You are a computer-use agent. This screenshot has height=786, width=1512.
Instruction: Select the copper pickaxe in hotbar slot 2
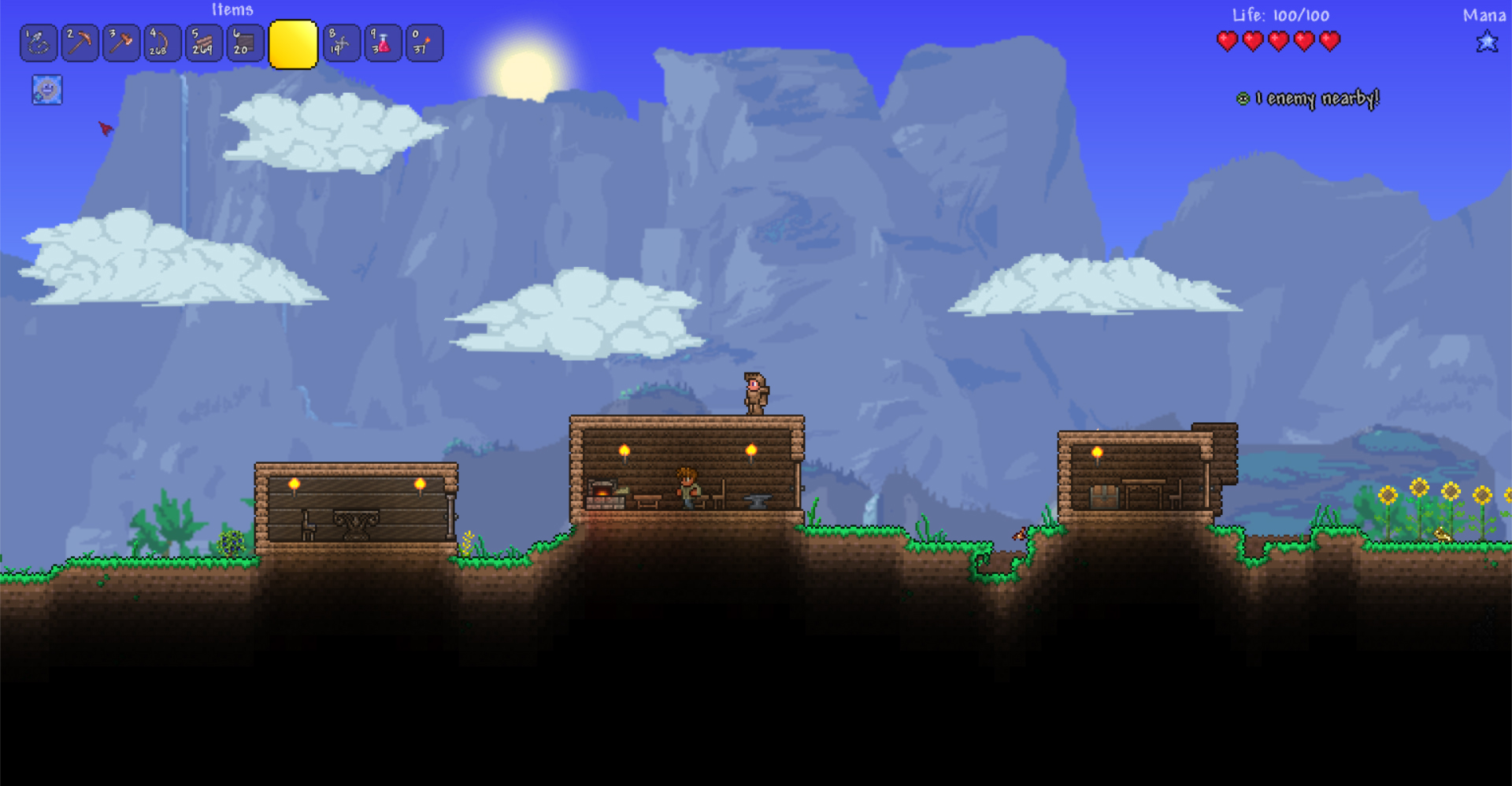[79, 43]
